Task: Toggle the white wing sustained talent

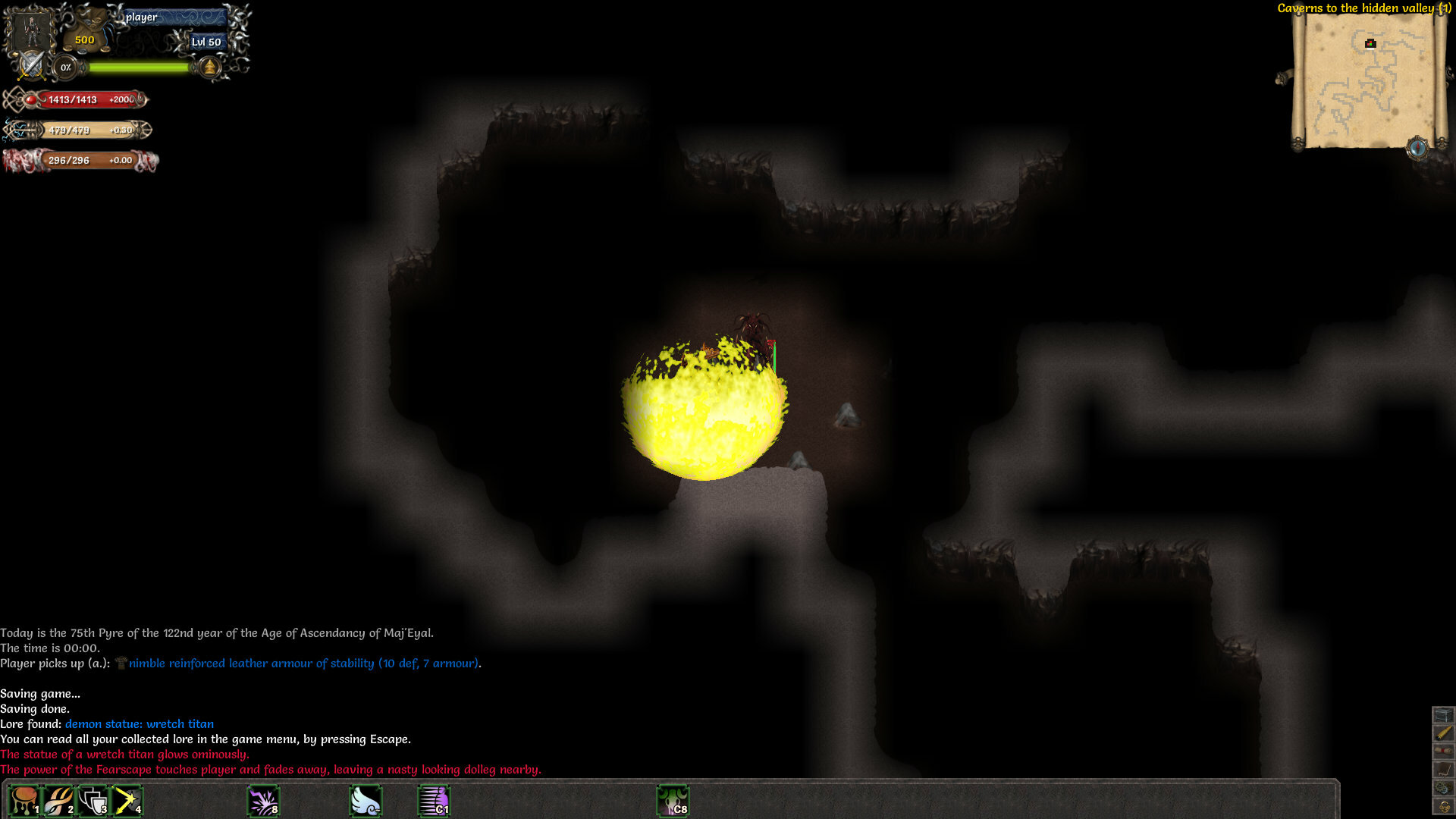Action: click(x=365, y=799)
